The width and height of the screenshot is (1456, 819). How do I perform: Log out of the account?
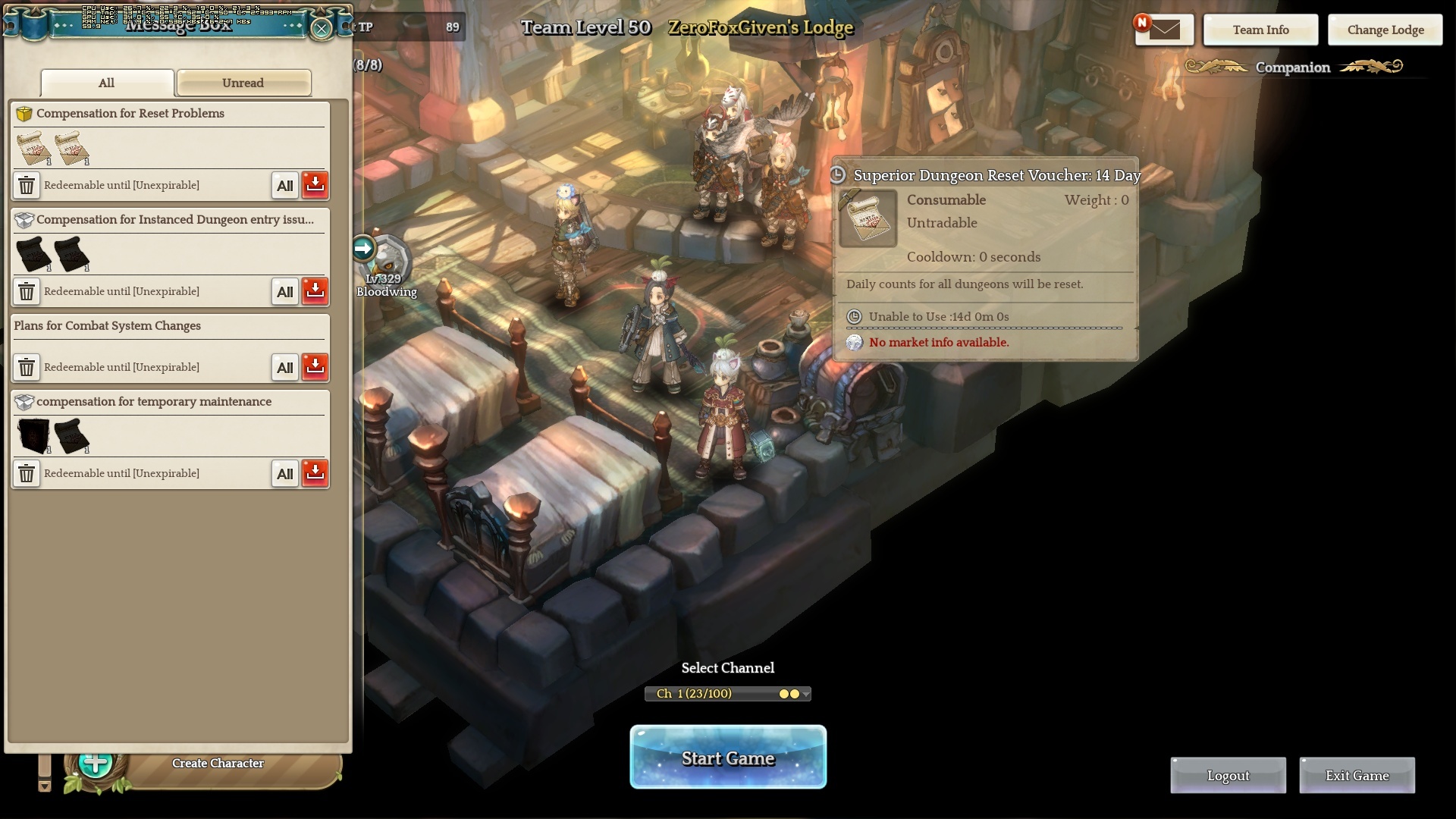[x=1228, y=775]
